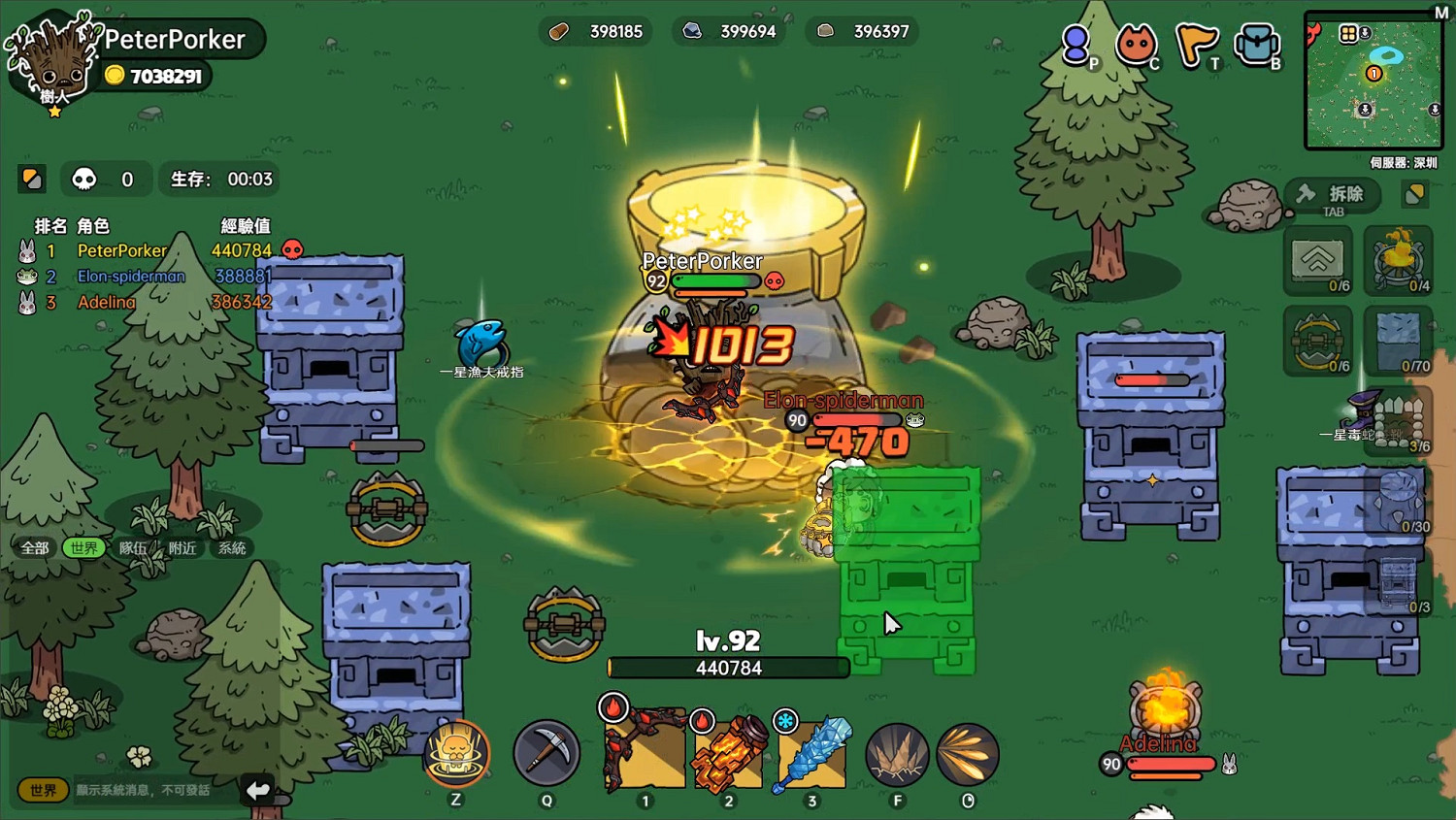Open the team flag panel (T icon)
1456x820 pixels.
pos(1198,46)
